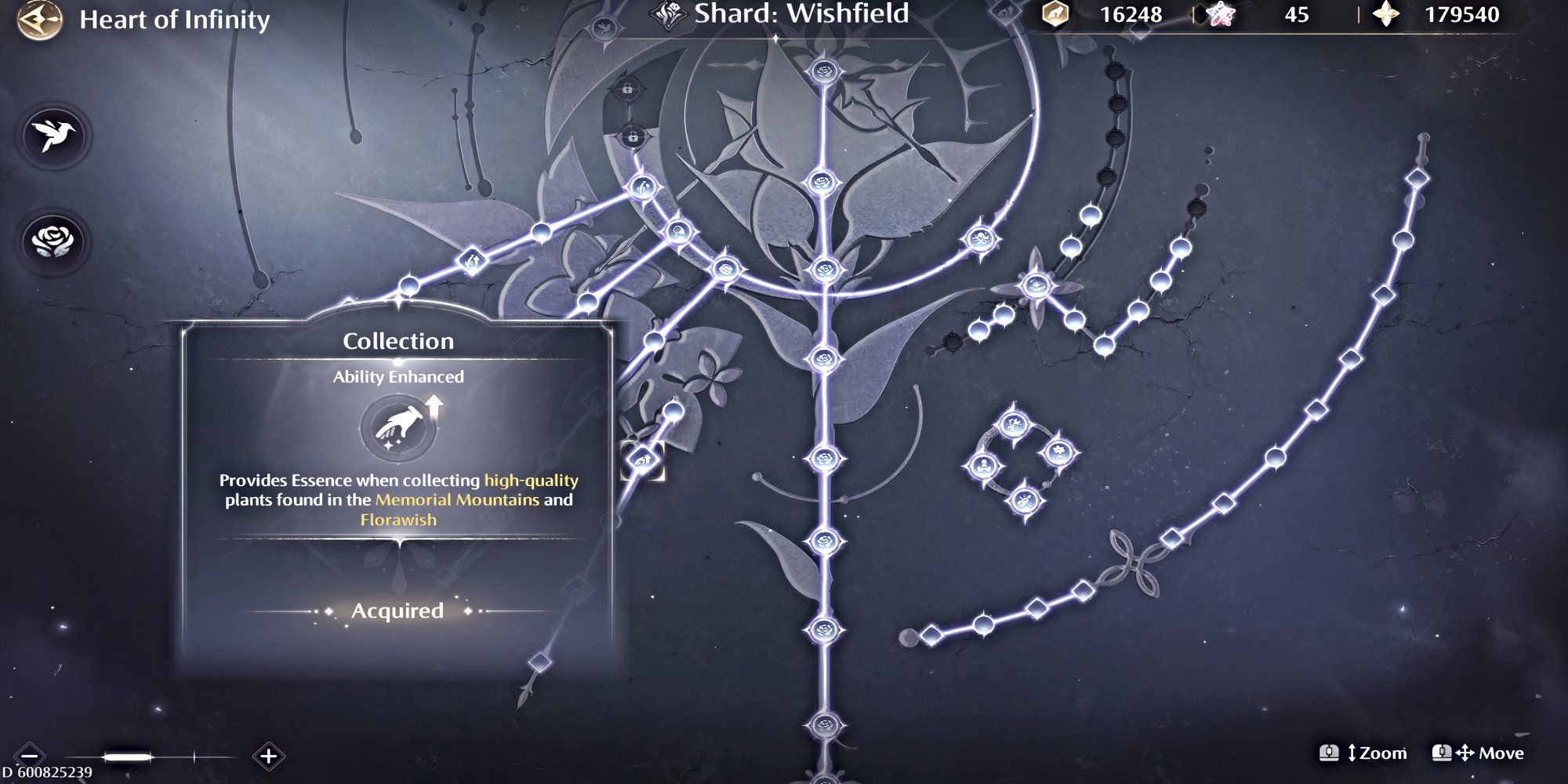Viewport: 1568px width, 784px height.
Task: Select the violin node below the diamond cluster
Action: coord(1025,500)
